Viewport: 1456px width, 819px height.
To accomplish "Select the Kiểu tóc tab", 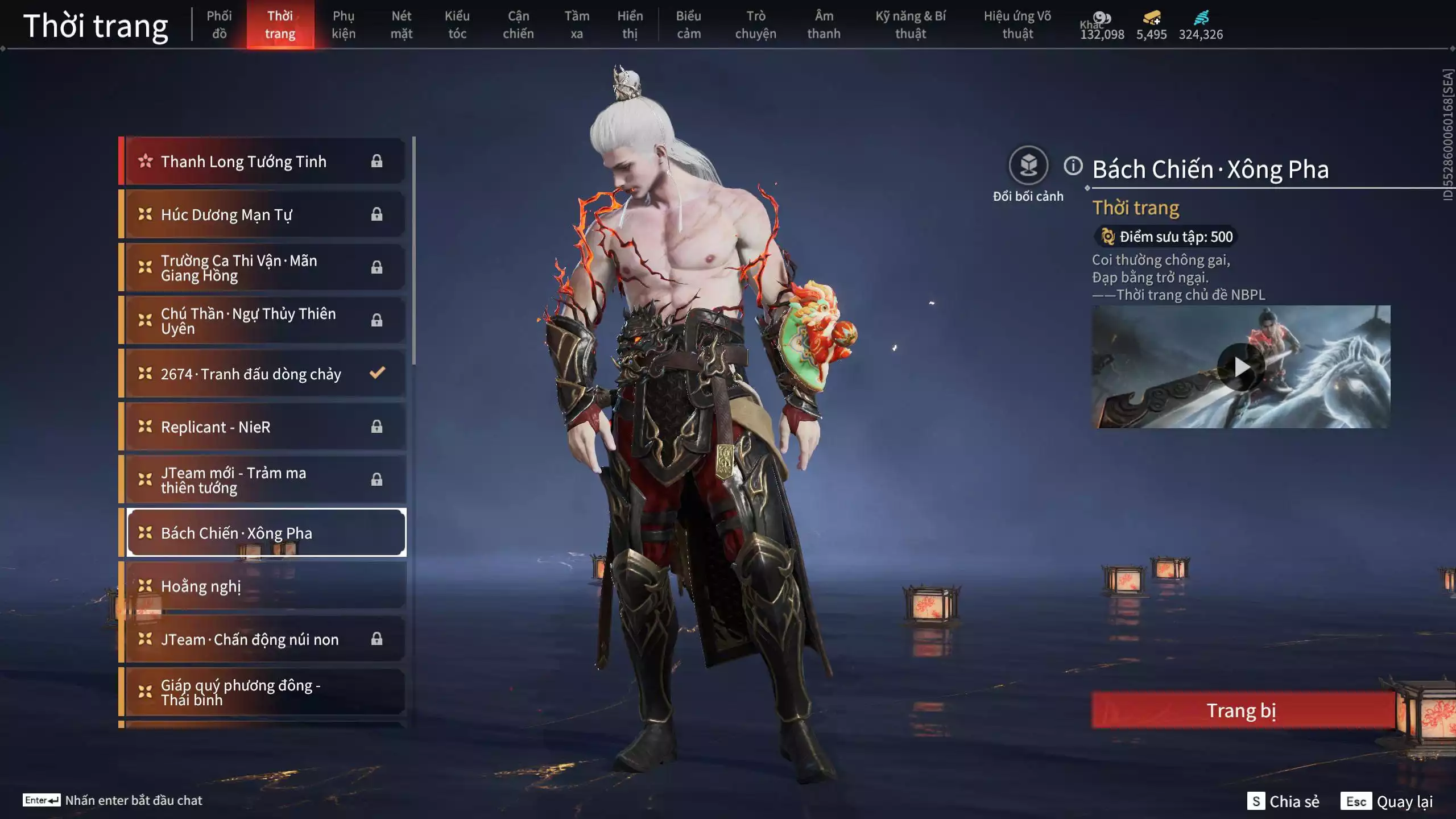I will 457,25.
